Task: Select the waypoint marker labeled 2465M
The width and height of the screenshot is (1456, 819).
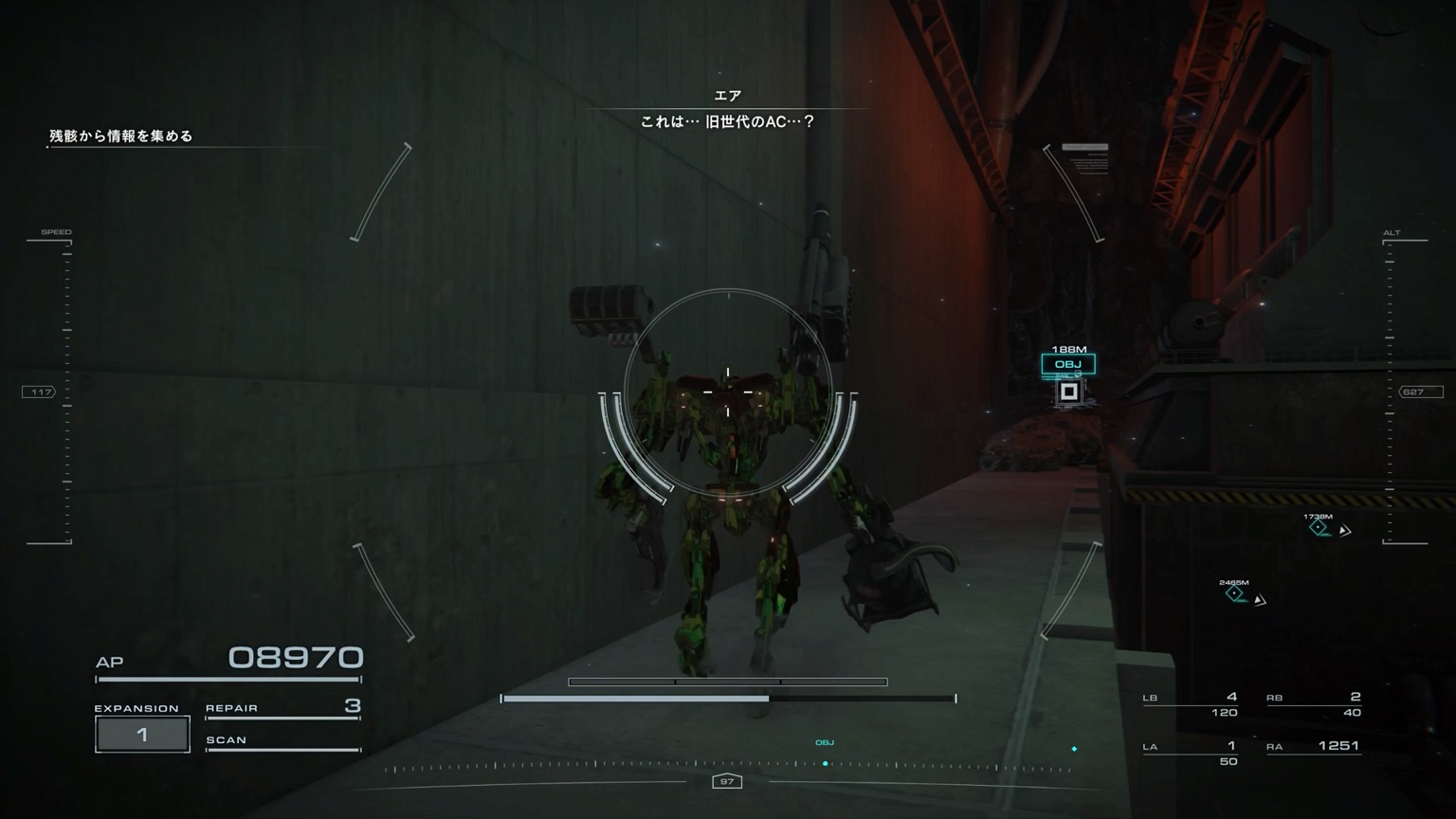Action: (x=1234, y=593)
